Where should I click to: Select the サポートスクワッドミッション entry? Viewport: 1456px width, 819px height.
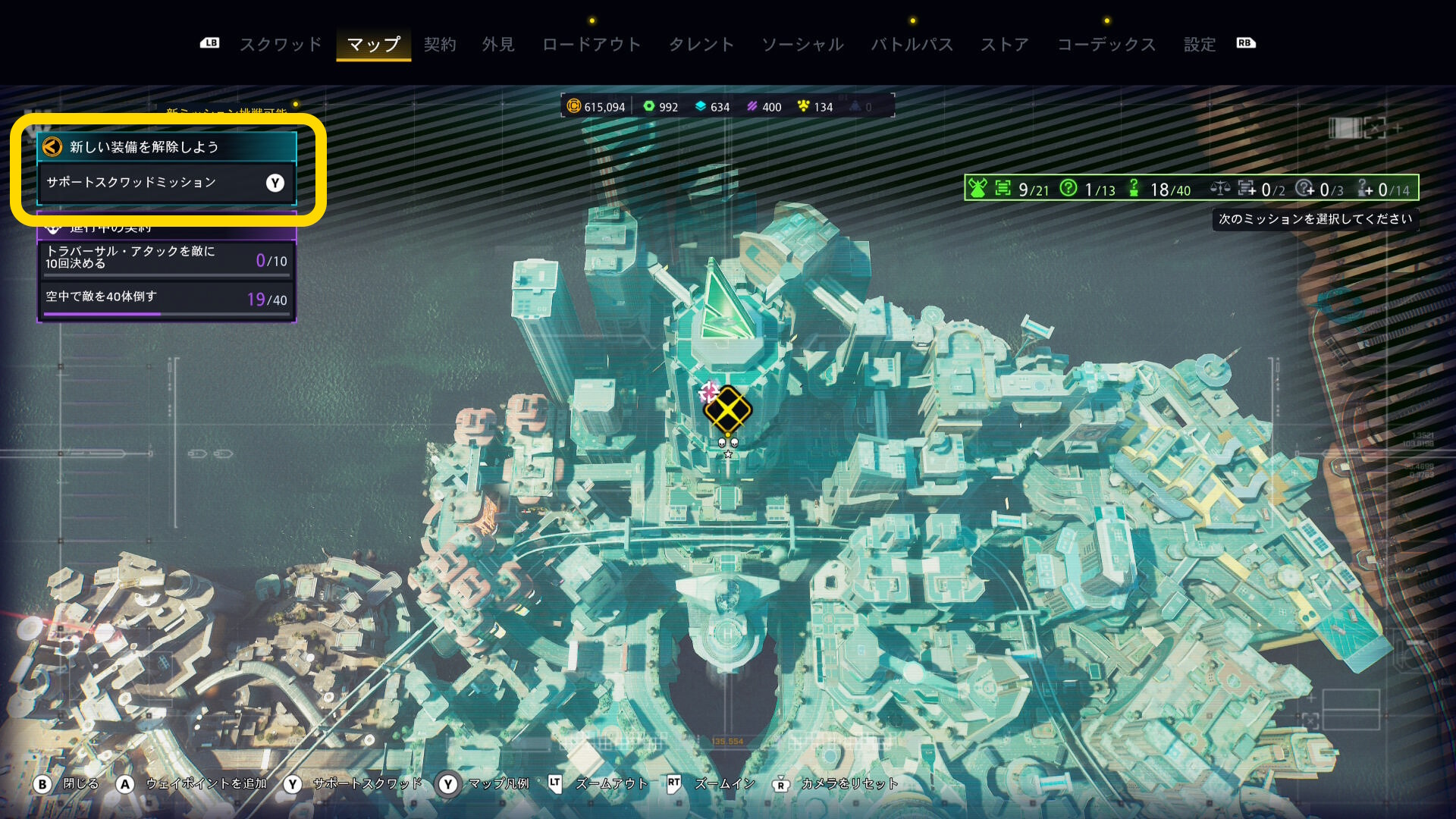pyautogui.click(x=166, y=183)
